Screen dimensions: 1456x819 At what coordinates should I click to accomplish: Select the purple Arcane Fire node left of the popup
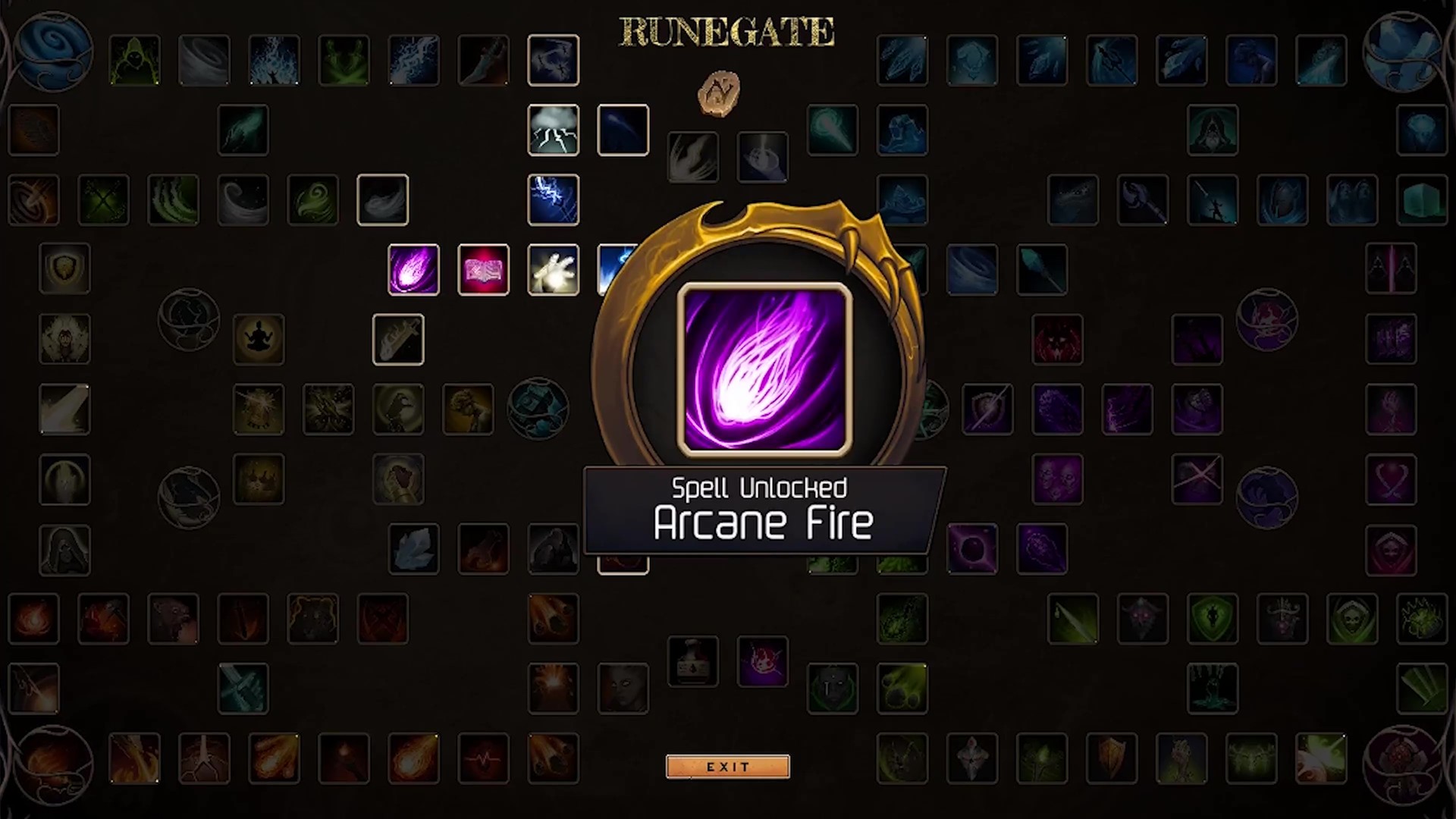tap(414, 270)
